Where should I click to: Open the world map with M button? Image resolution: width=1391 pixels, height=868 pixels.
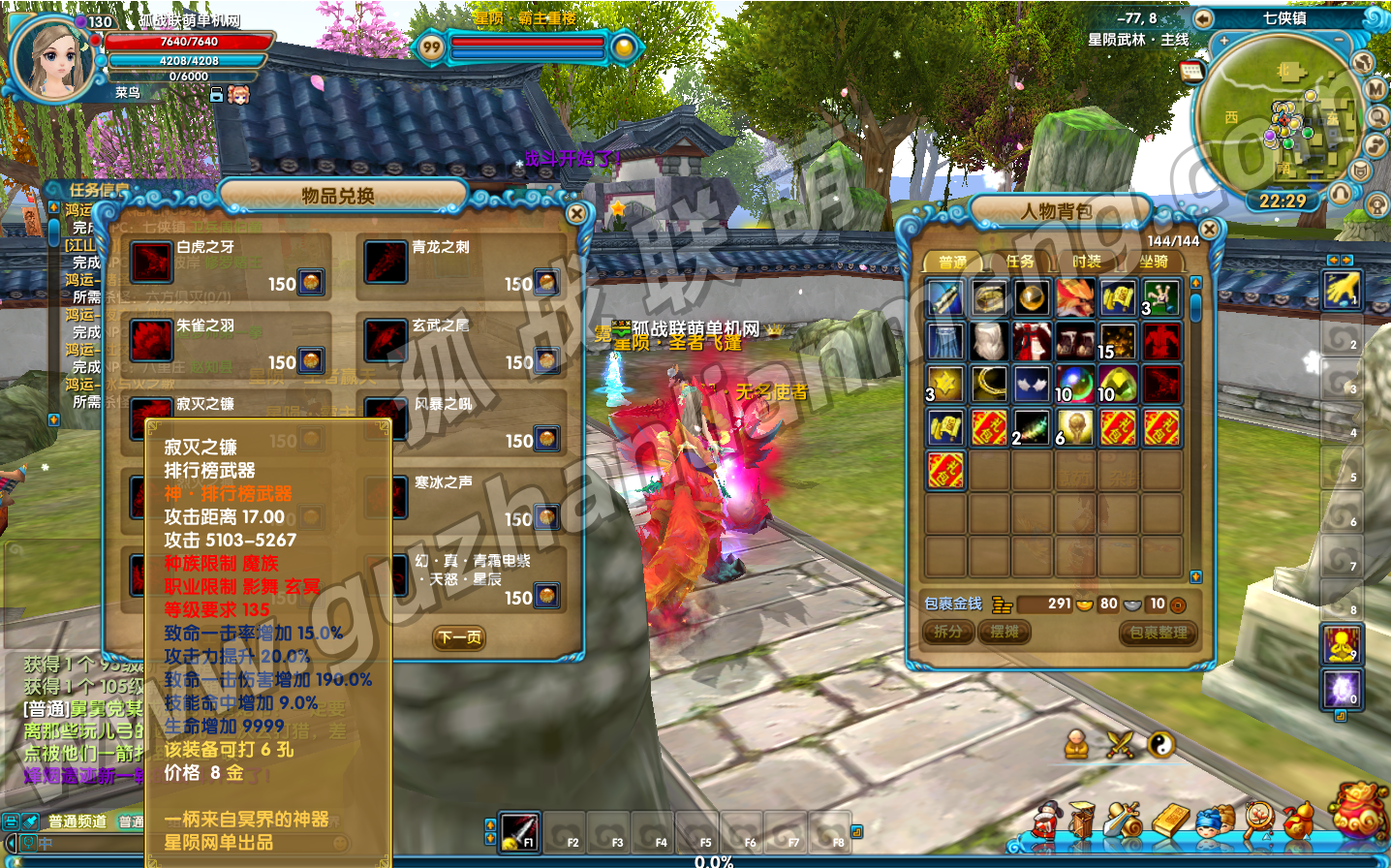pos(1376,88)
